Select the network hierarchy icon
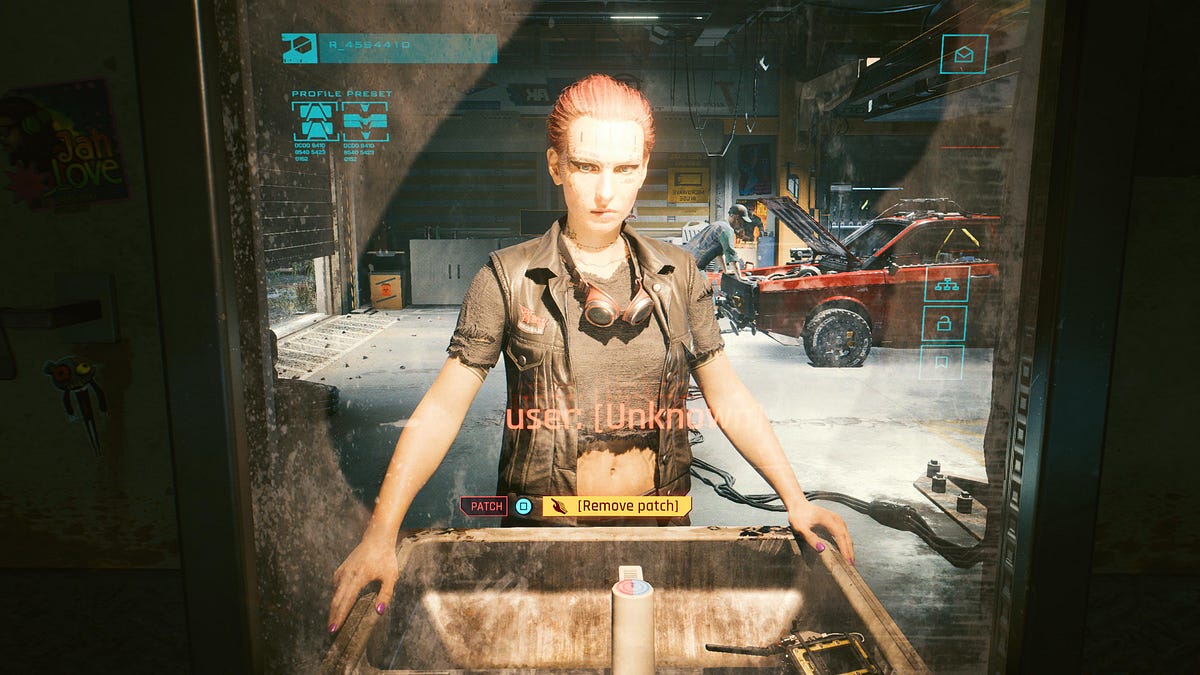Screen dimensions: 1200x675 (943, 284)
